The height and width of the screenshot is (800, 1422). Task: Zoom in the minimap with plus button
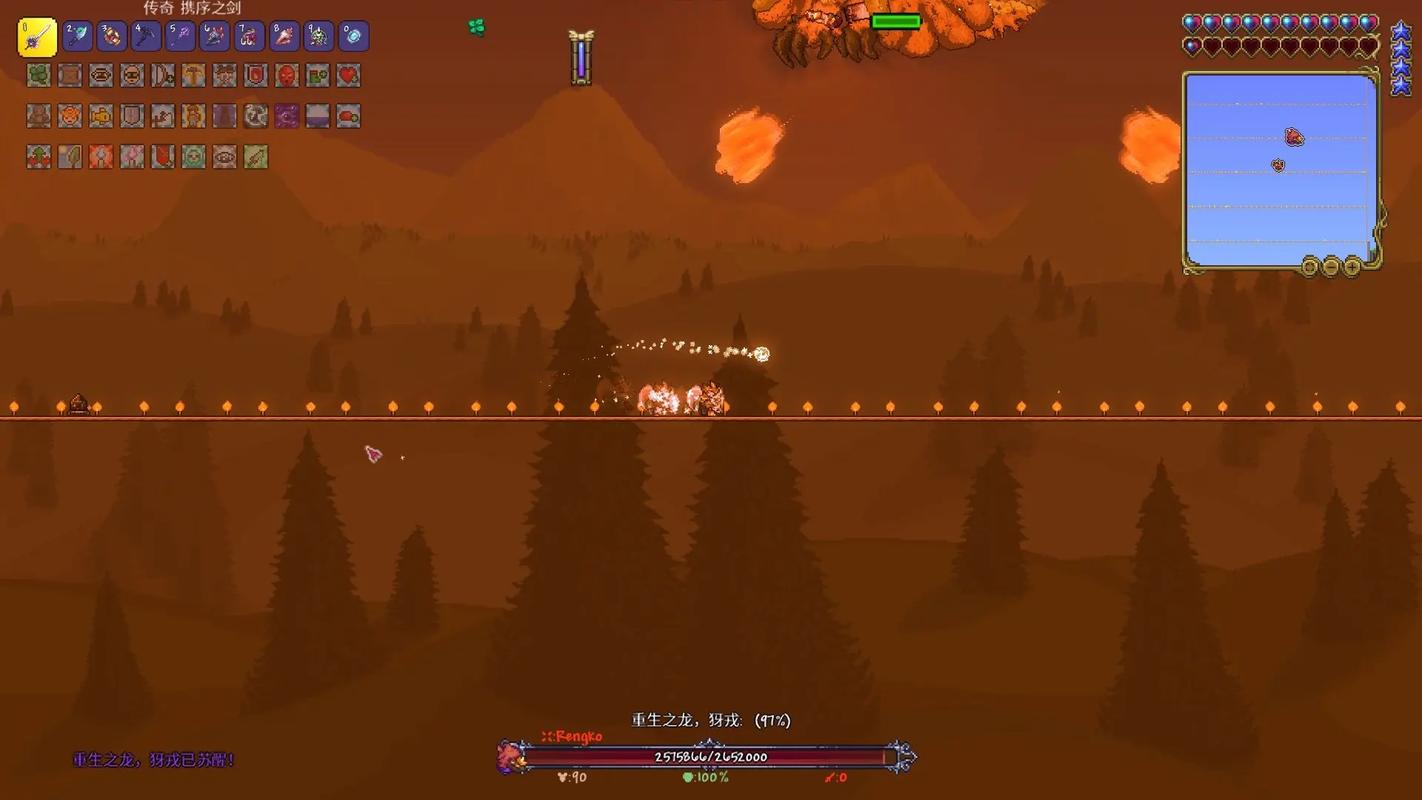tap(1352, 266)
